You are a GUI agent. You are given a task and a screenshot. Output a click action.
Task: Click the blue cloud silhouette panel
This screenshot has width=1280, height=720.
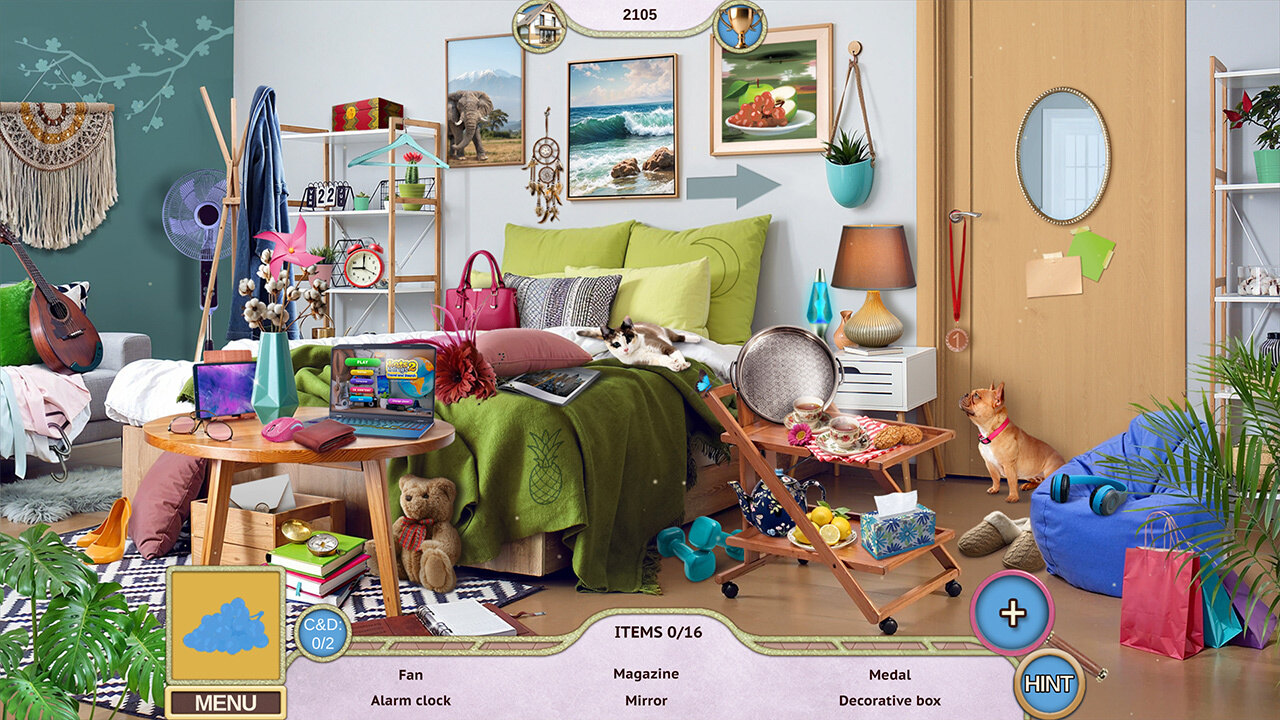(225, 626)
